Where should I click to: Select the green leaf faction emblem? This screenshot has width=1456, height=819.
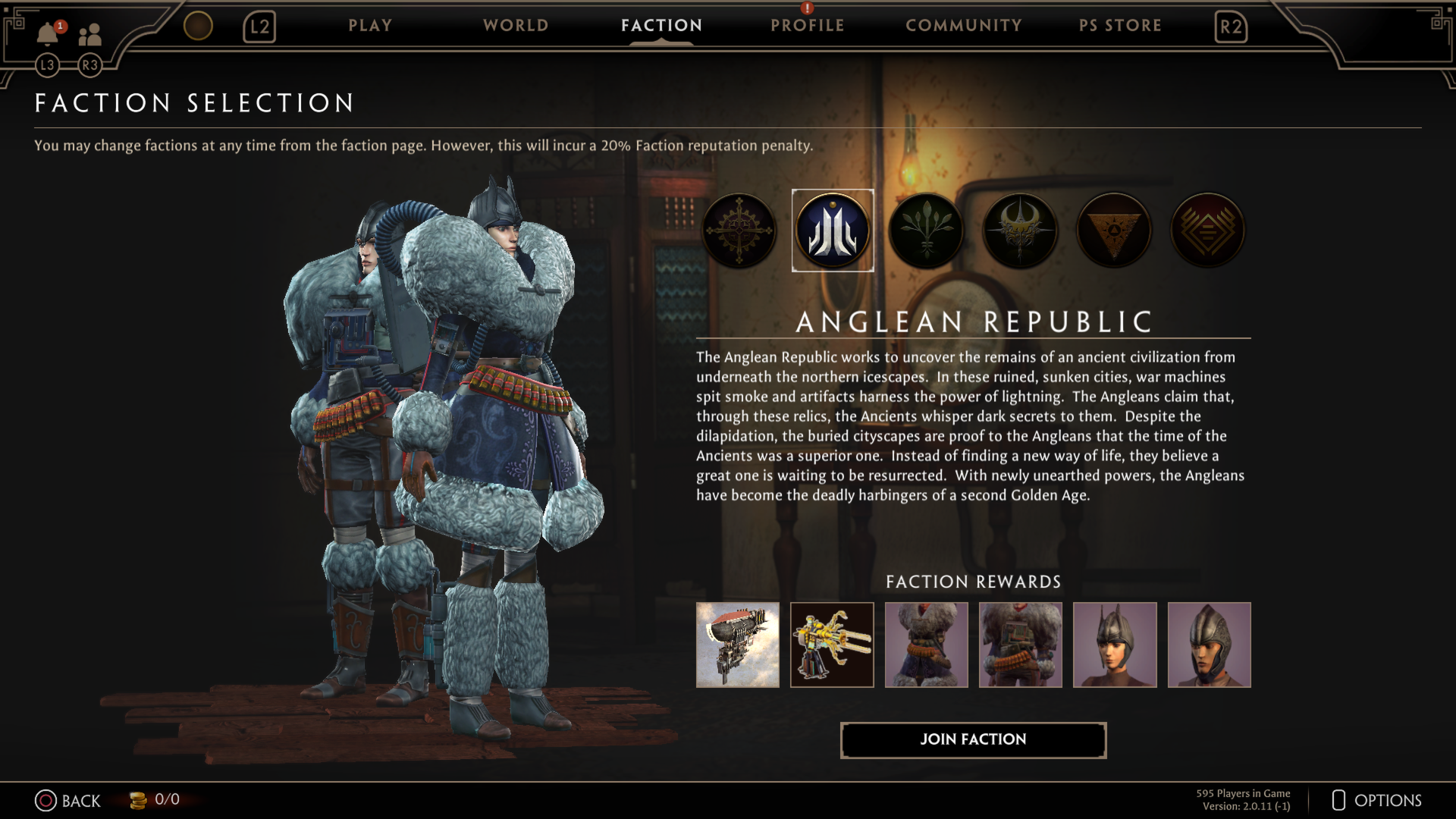(x=927, y=230)
